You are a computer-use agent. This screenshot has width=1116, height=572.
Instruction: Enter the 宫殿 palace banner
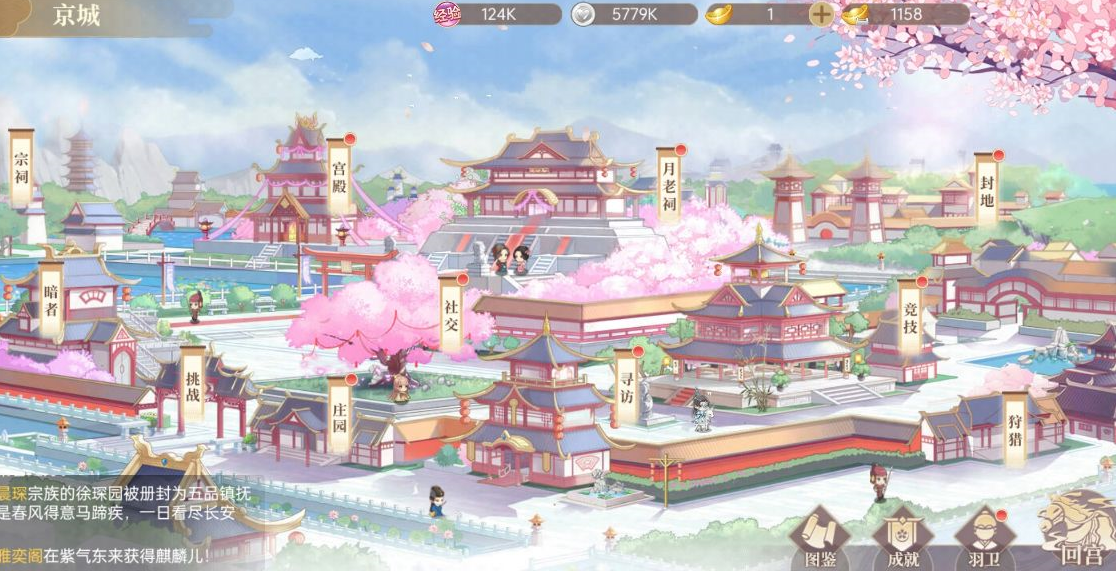340,176
